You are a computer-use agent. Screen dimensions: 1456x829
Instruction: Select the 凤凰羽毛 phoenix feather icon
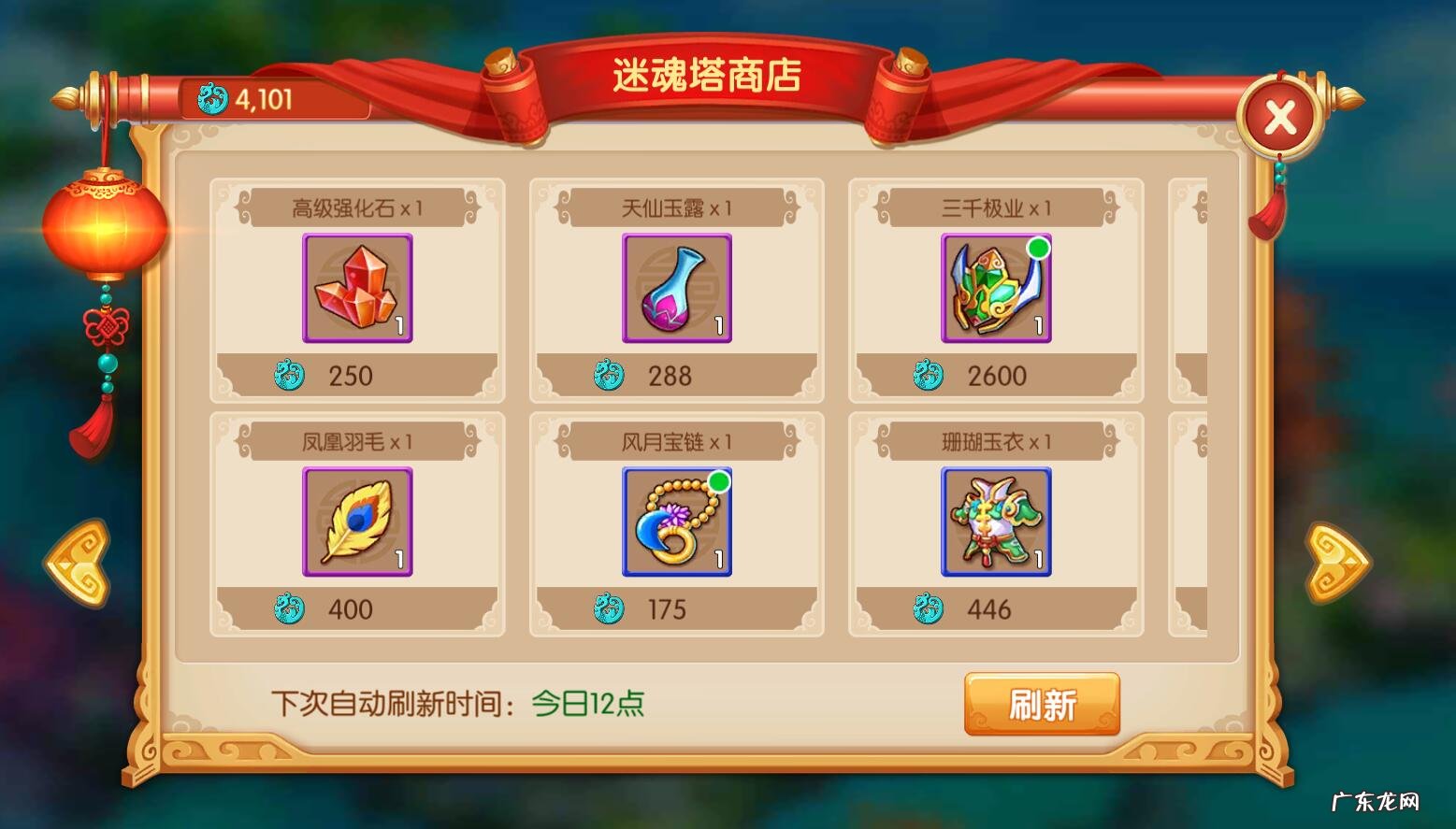[x=357, y=523]
